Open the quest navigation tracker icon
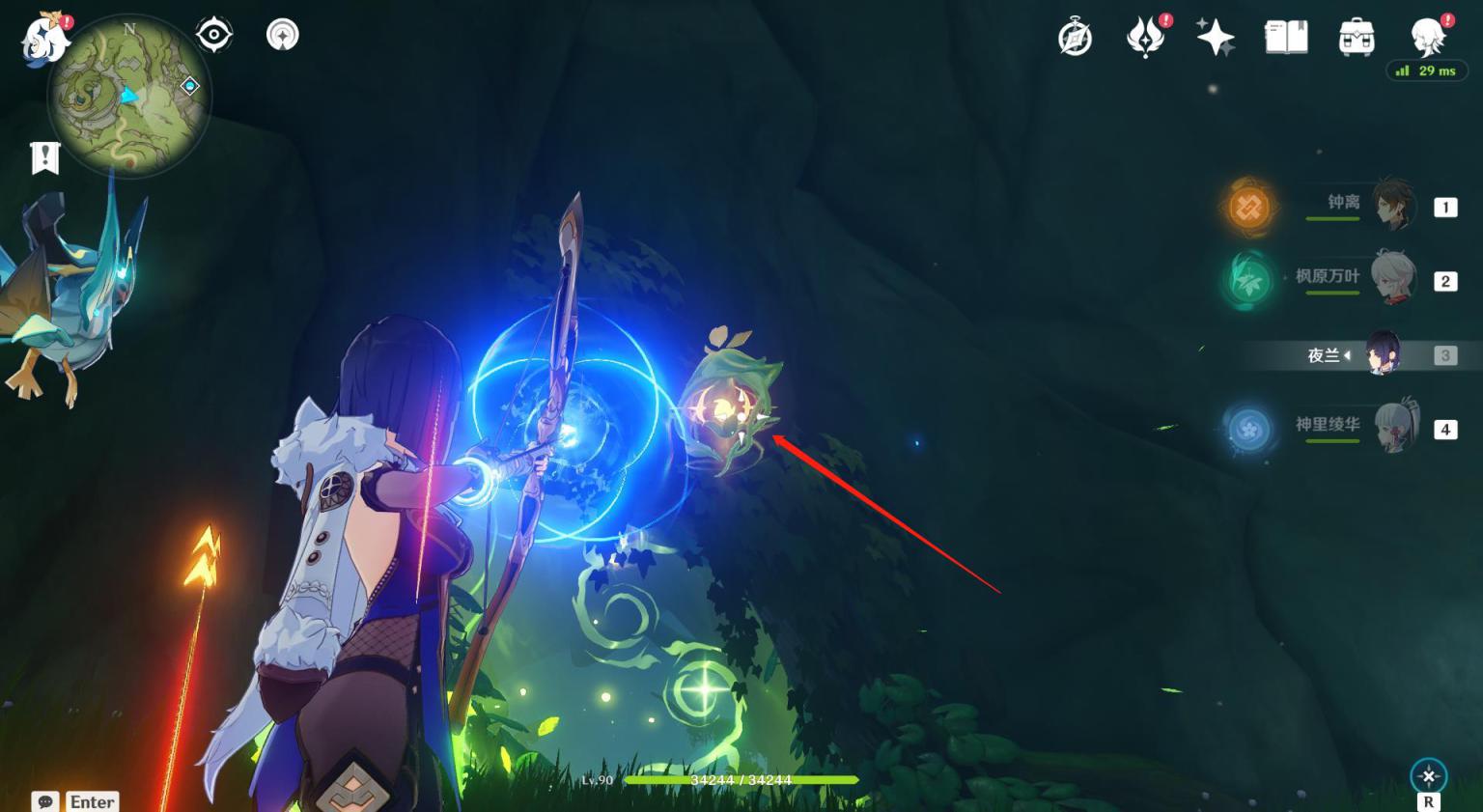Screen dimensions: 1483x812 (282, 36)
